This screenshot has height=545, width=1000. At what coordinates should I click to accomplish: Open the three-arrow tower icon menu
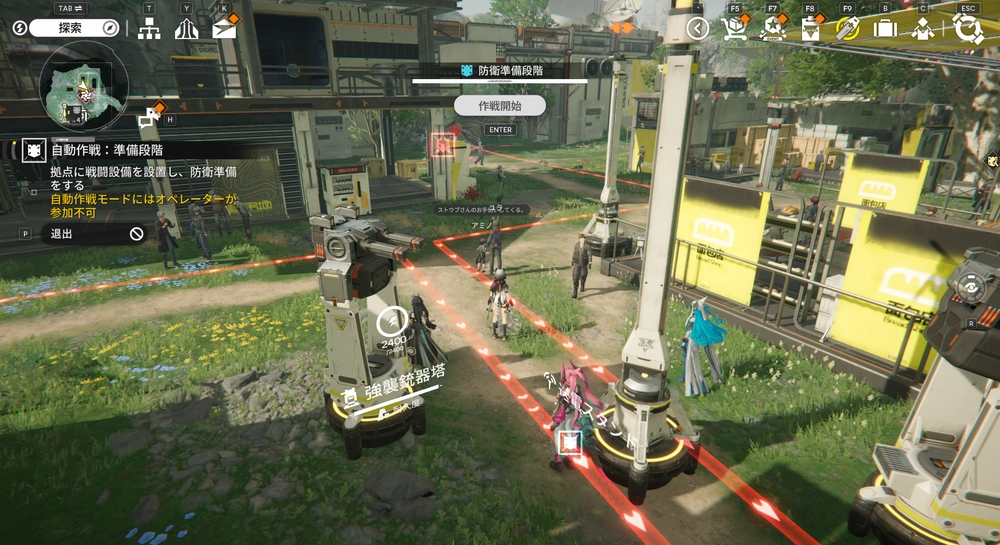pyautogui.click(x=186, y=29)
